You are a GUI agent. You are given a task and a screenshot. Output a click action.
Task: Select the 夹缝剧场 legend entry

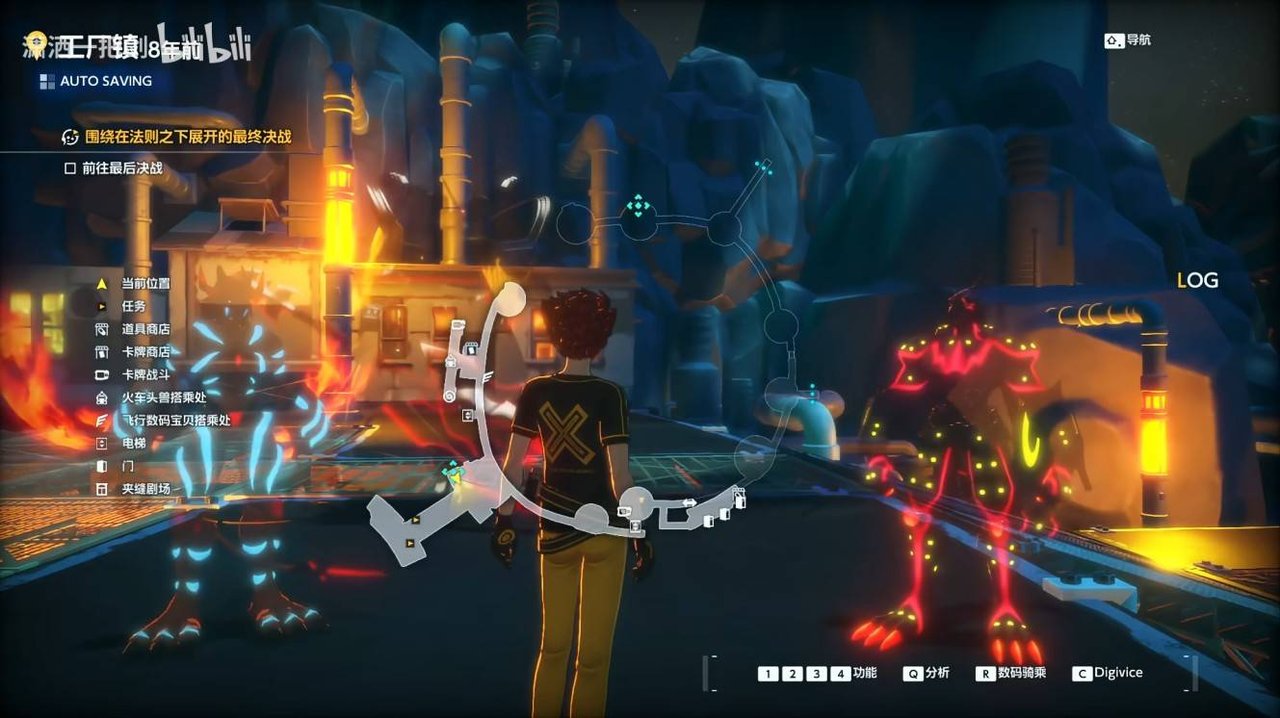[145, 489]
